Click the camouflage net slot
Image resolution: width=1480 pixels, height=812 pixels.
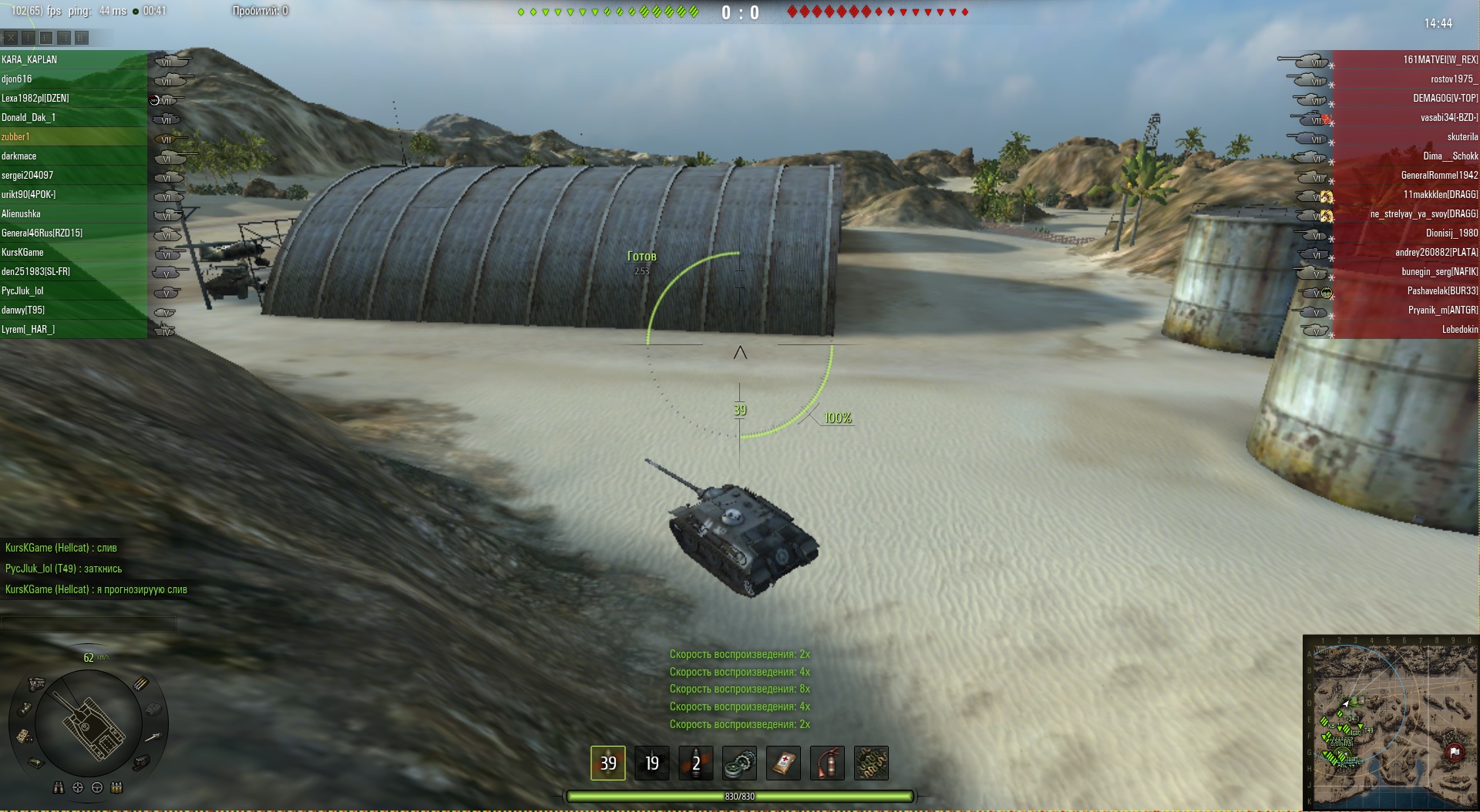click(871, 763)
